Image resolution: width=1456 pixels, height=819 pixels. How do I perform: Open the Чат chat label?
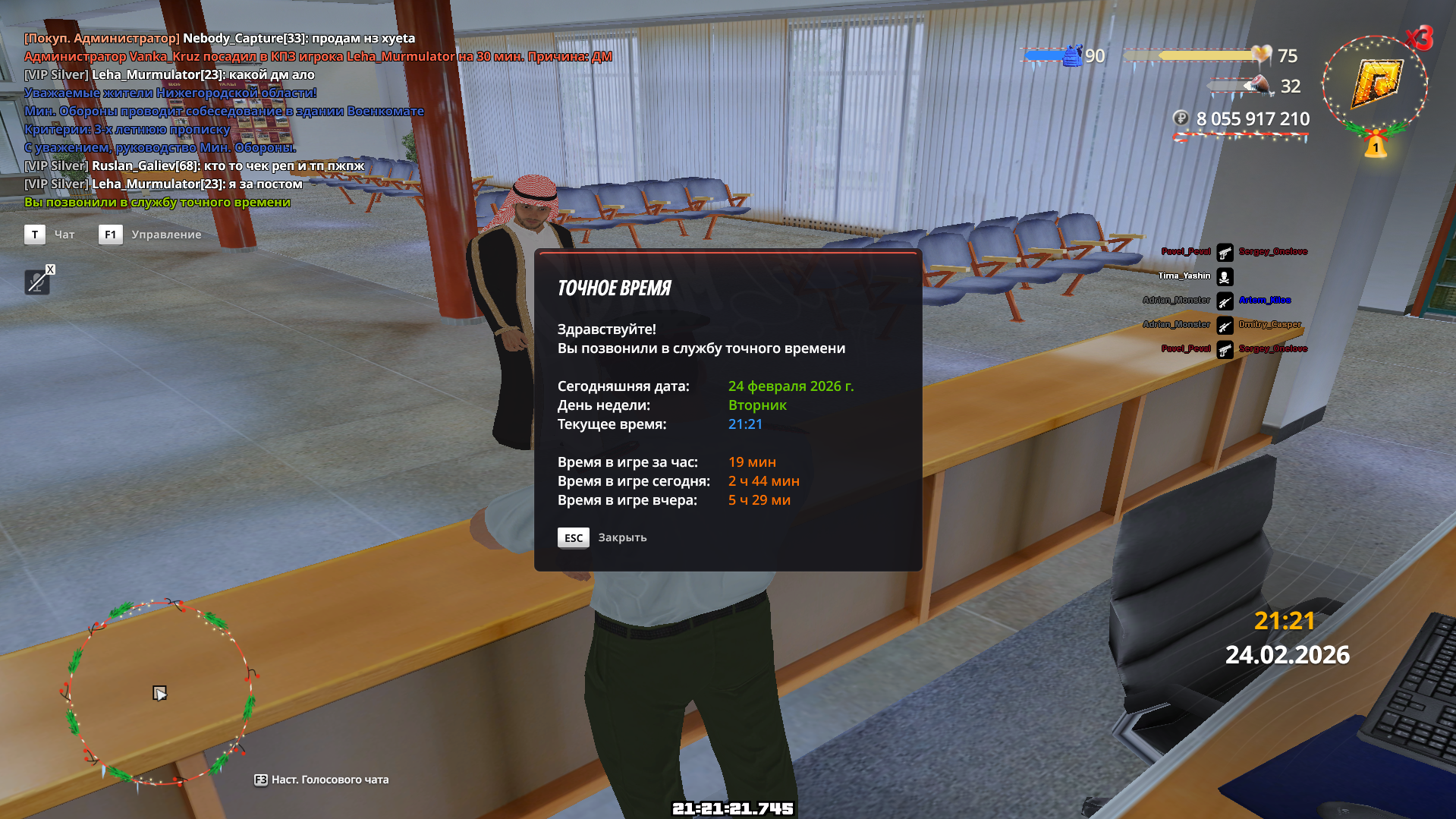[64, 235]
